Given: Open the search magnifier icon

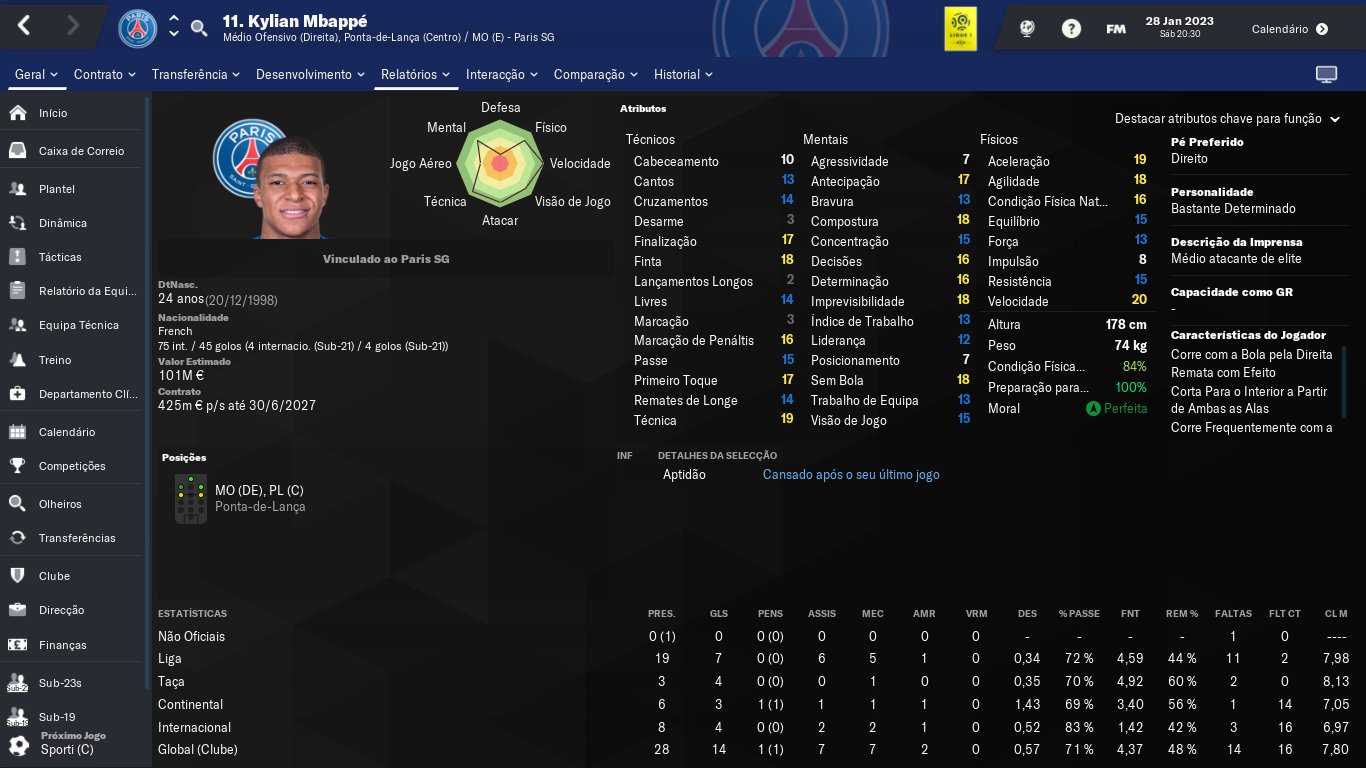Looking at the screenshot, I should 199,28.
